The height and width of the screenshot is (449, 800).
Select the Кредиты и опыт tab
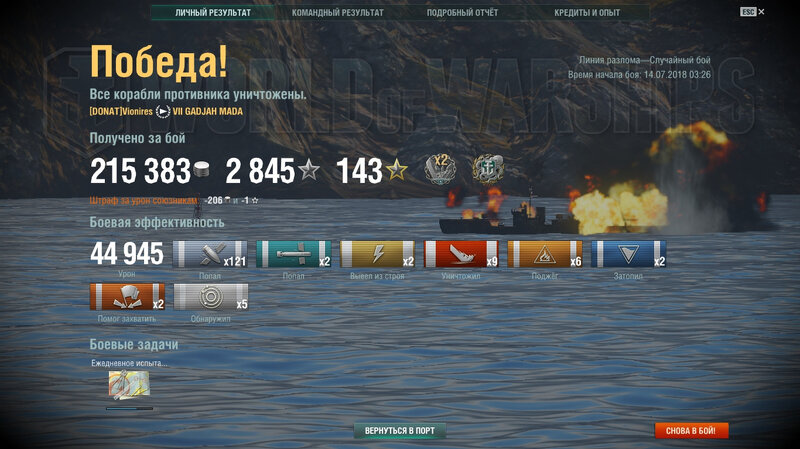click(x=587, y=13)
